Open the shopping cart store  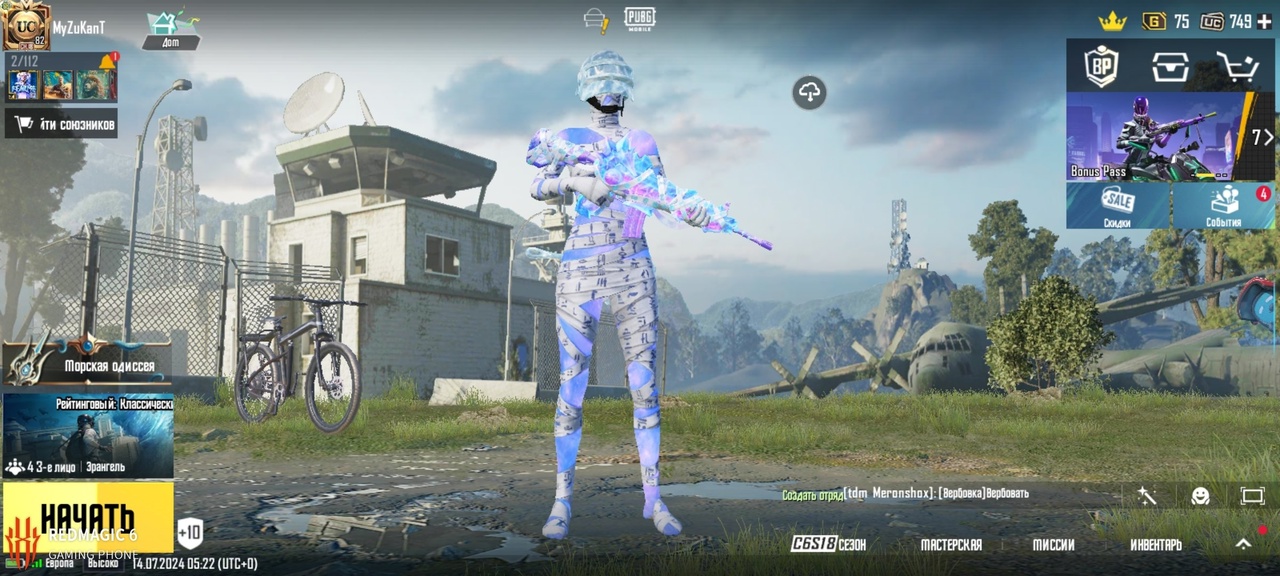point(1238,66)
